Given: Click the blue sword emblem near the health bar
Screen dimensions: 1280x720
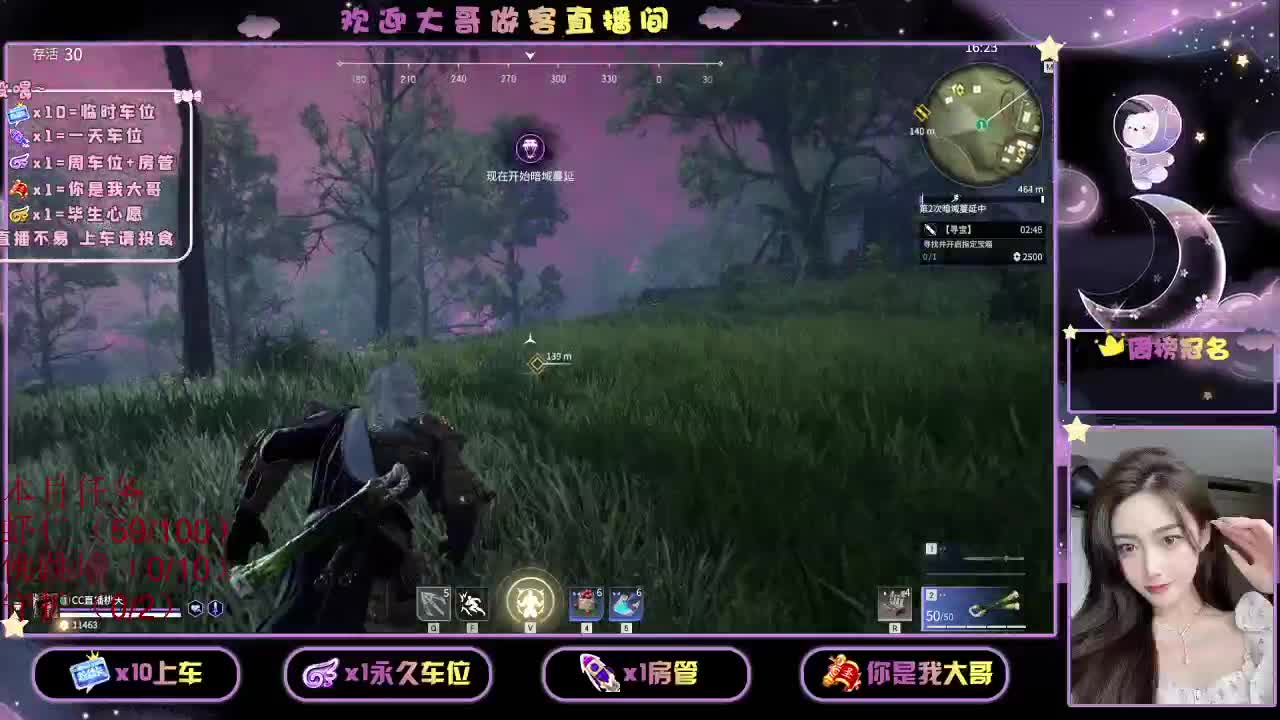Looking at the screenshot, I should tap(215, 608).
